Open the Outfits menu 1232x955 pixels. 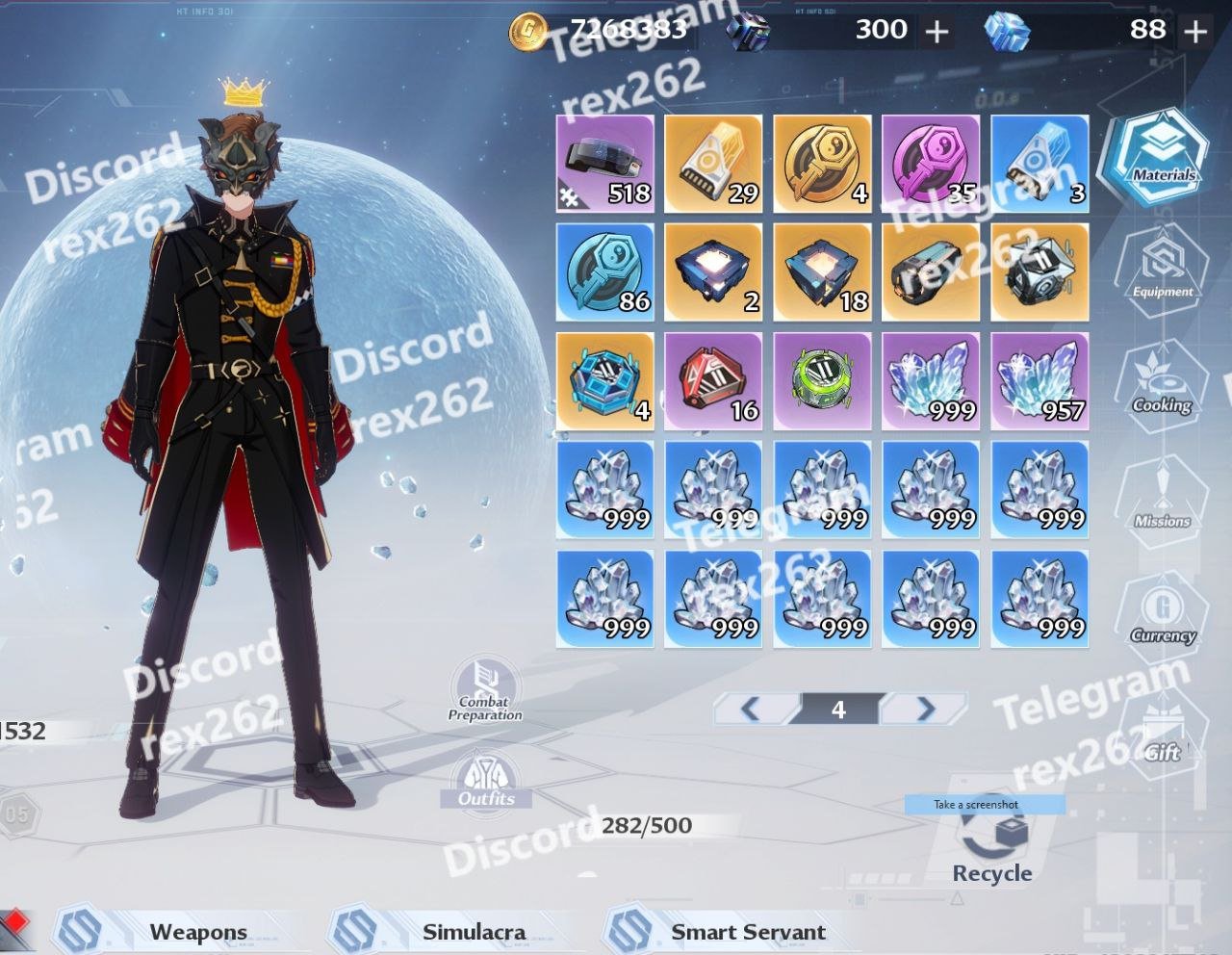tap(486, 782)
